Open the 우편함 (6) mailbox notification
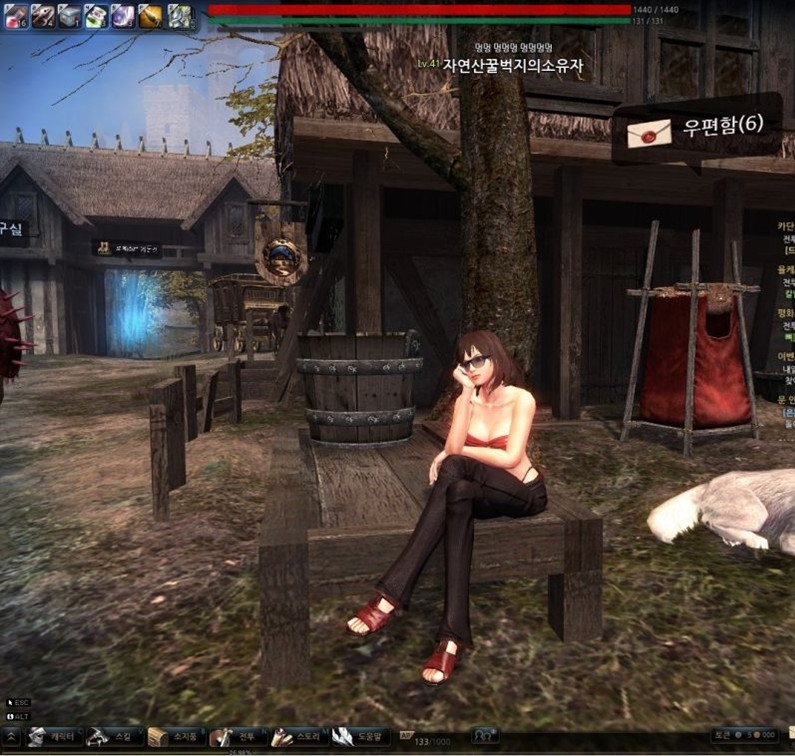The width and height of the screenshot is (795, 756). tap(696, 127)
